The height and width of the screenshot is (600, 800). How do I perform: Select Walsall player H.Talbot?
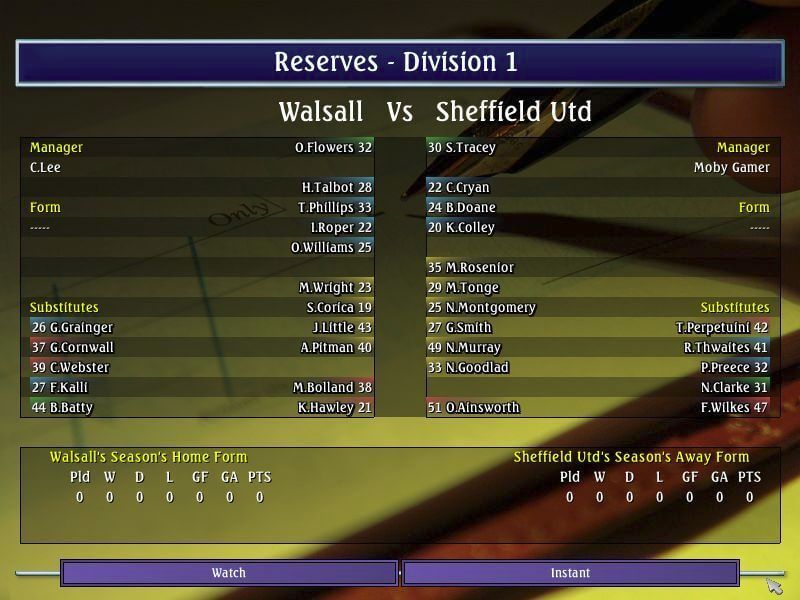click(336, 188)
